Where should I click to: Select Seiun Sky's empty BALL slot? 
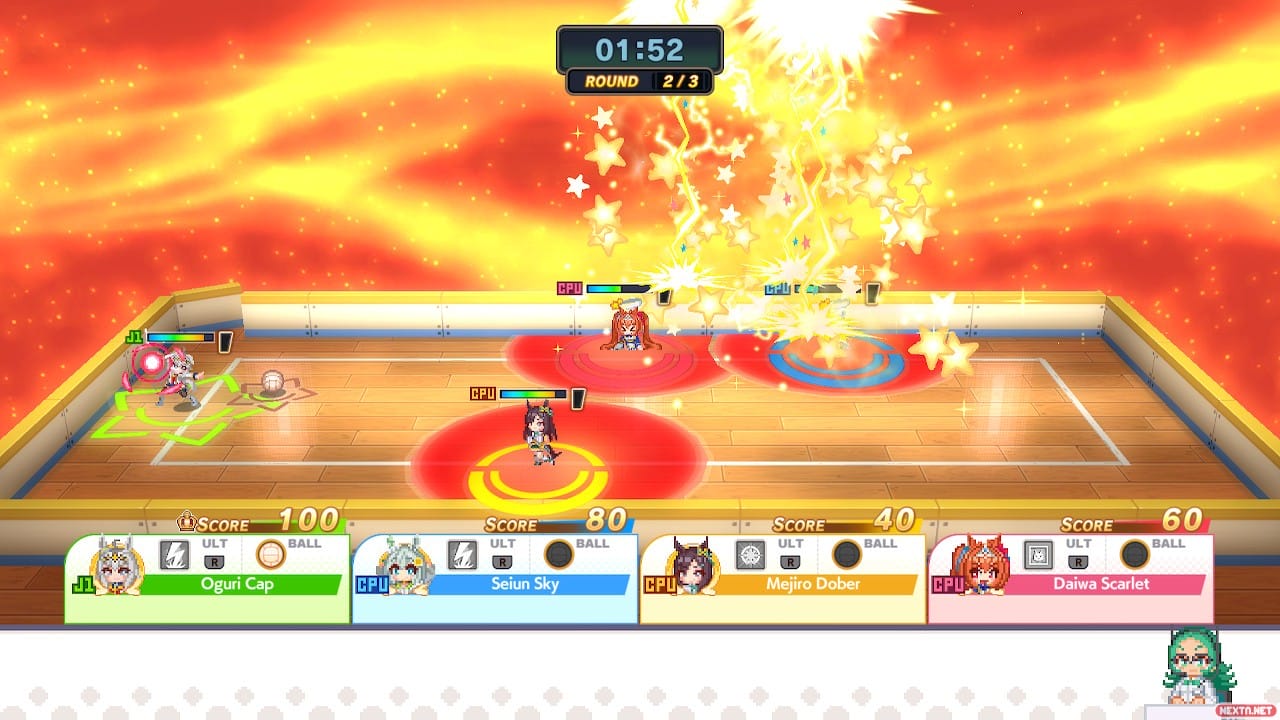[x=559, y=553]
